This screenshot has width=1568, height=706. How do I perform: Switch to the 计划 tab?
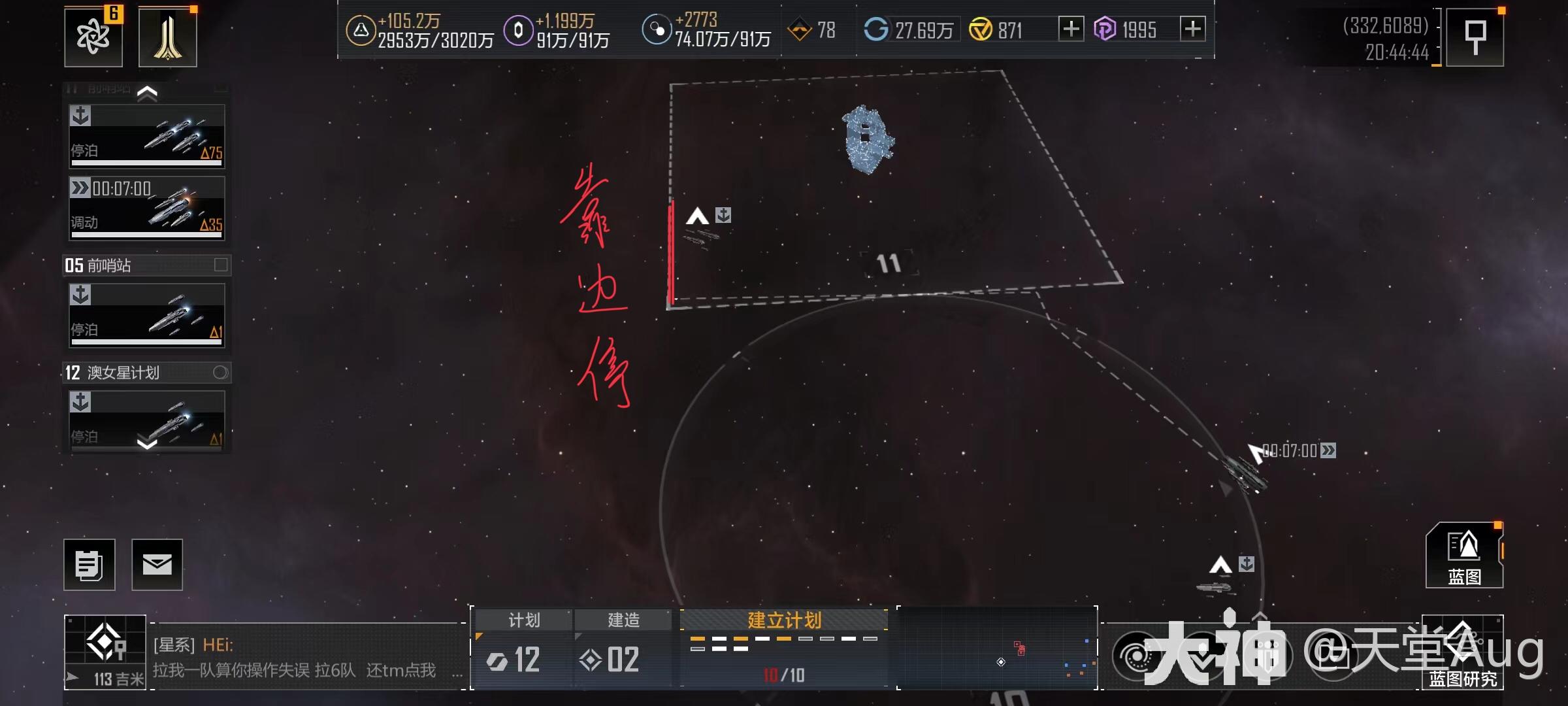point(523,620)
